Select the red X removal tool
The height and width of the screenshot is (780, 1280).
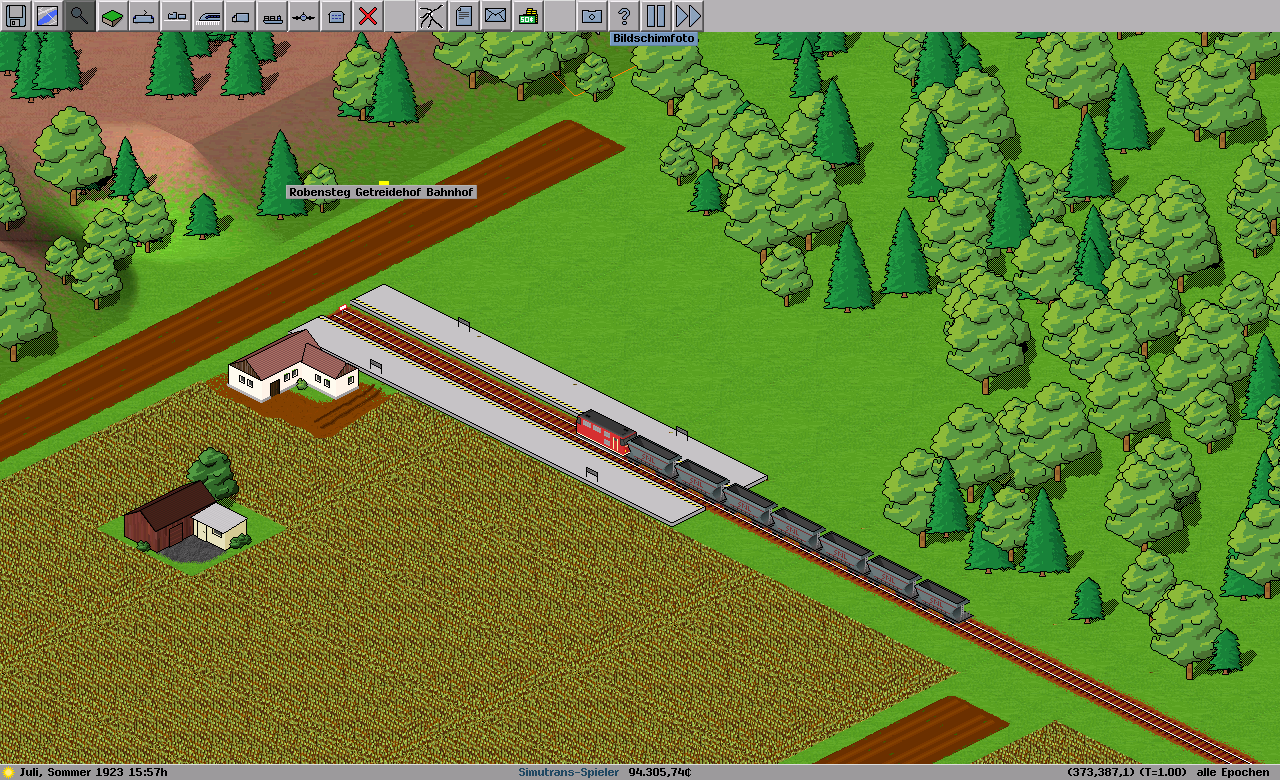coord(368,16)
